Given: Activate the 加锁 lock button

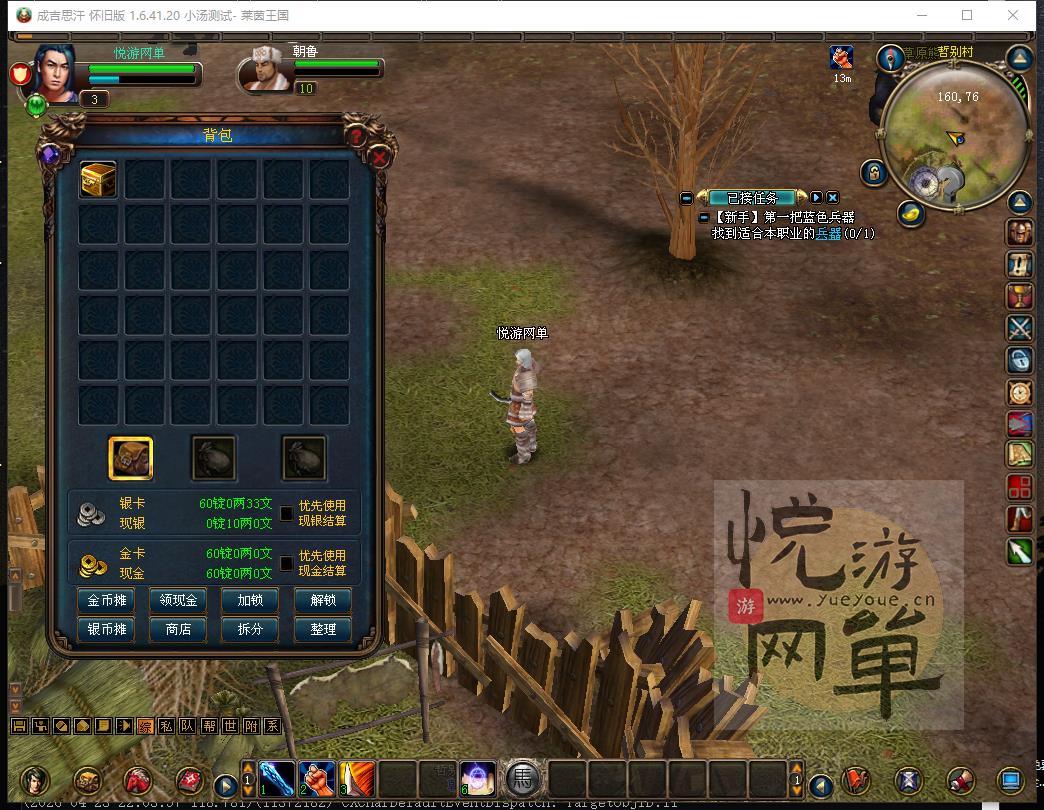Looking at the screenshot, I should [x=250, y=600].
